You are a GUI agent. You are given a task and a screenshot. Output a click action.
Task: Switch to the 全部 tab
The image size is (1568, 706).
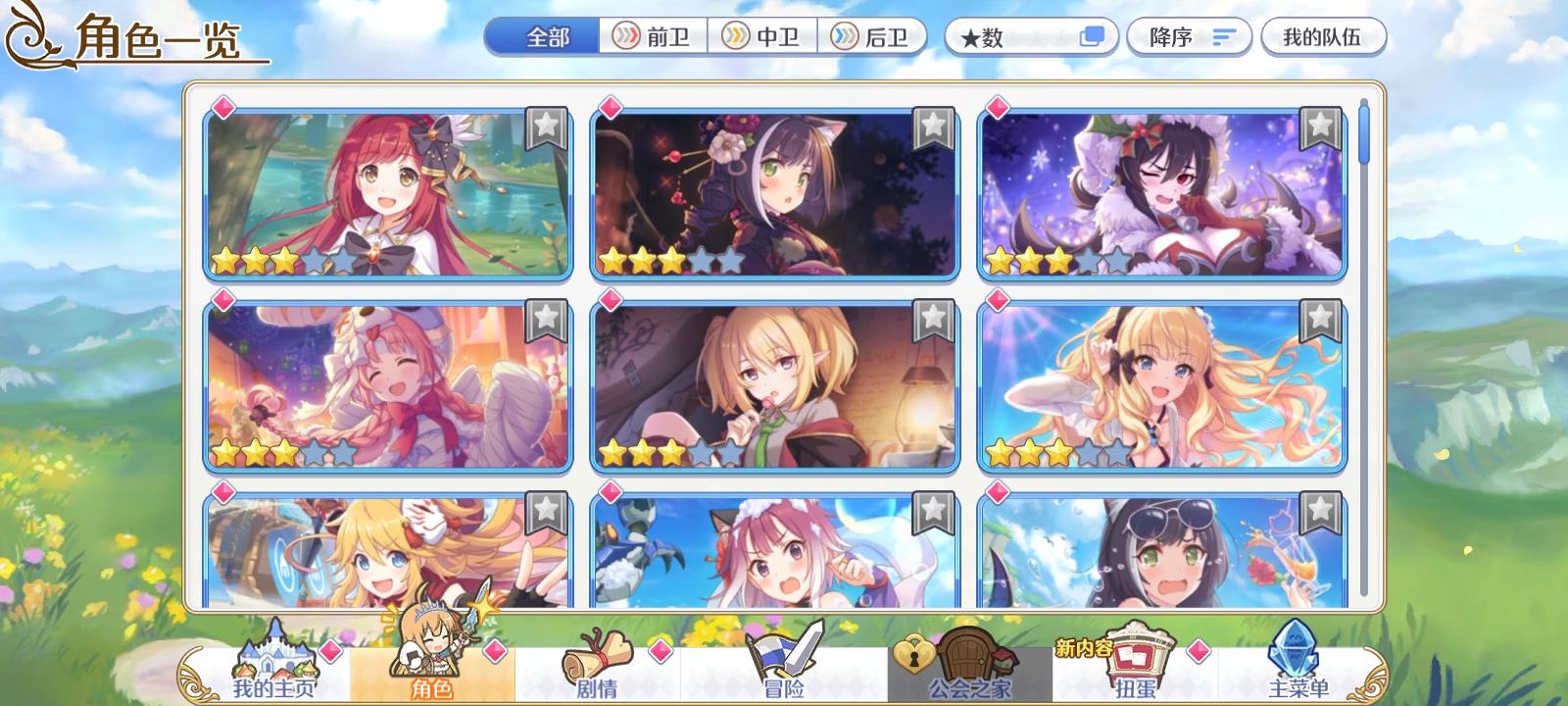[544, 36]
